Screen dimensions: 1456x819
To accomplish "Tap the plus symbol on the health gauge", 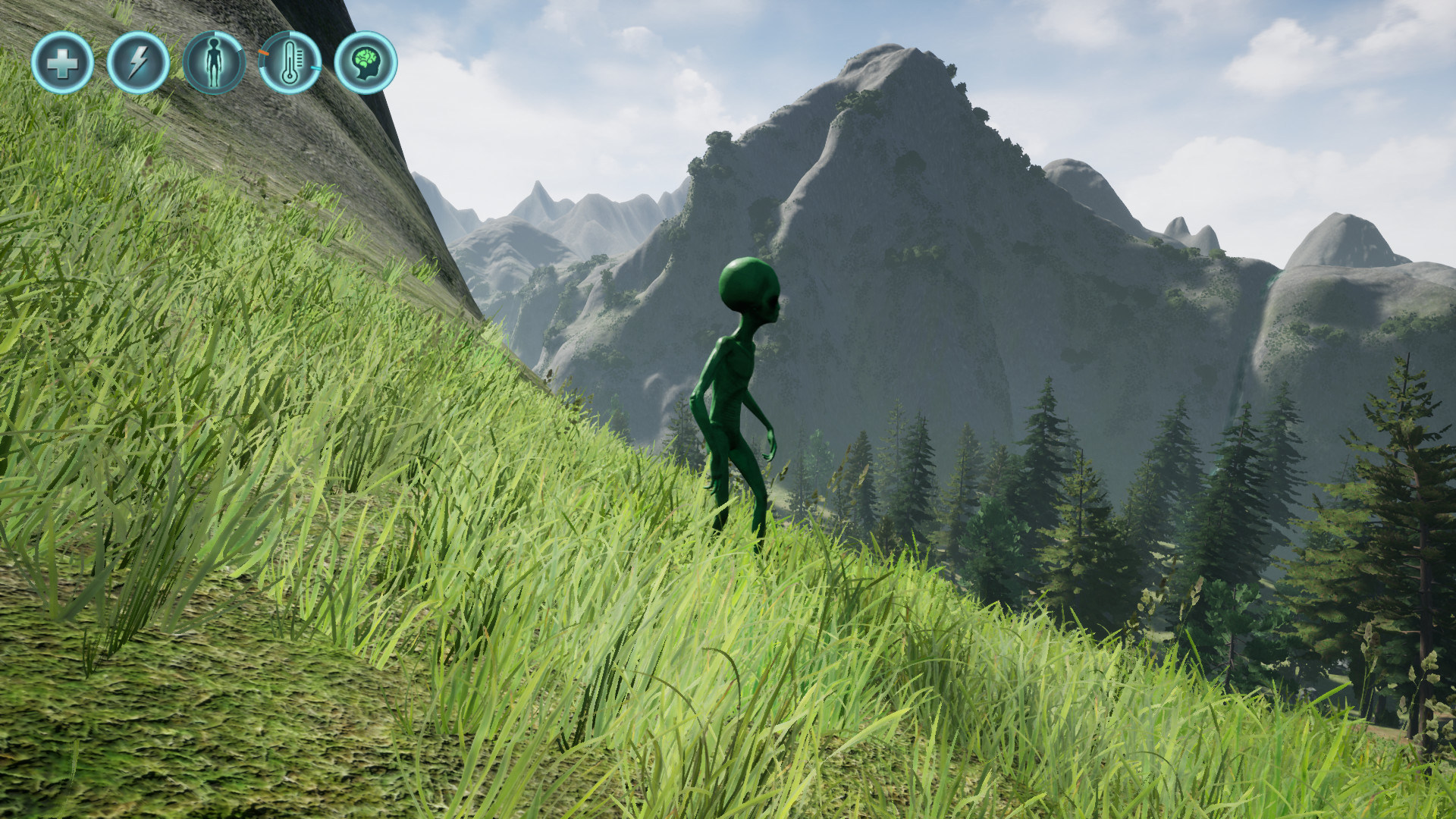I will click(x=64, y=65).
